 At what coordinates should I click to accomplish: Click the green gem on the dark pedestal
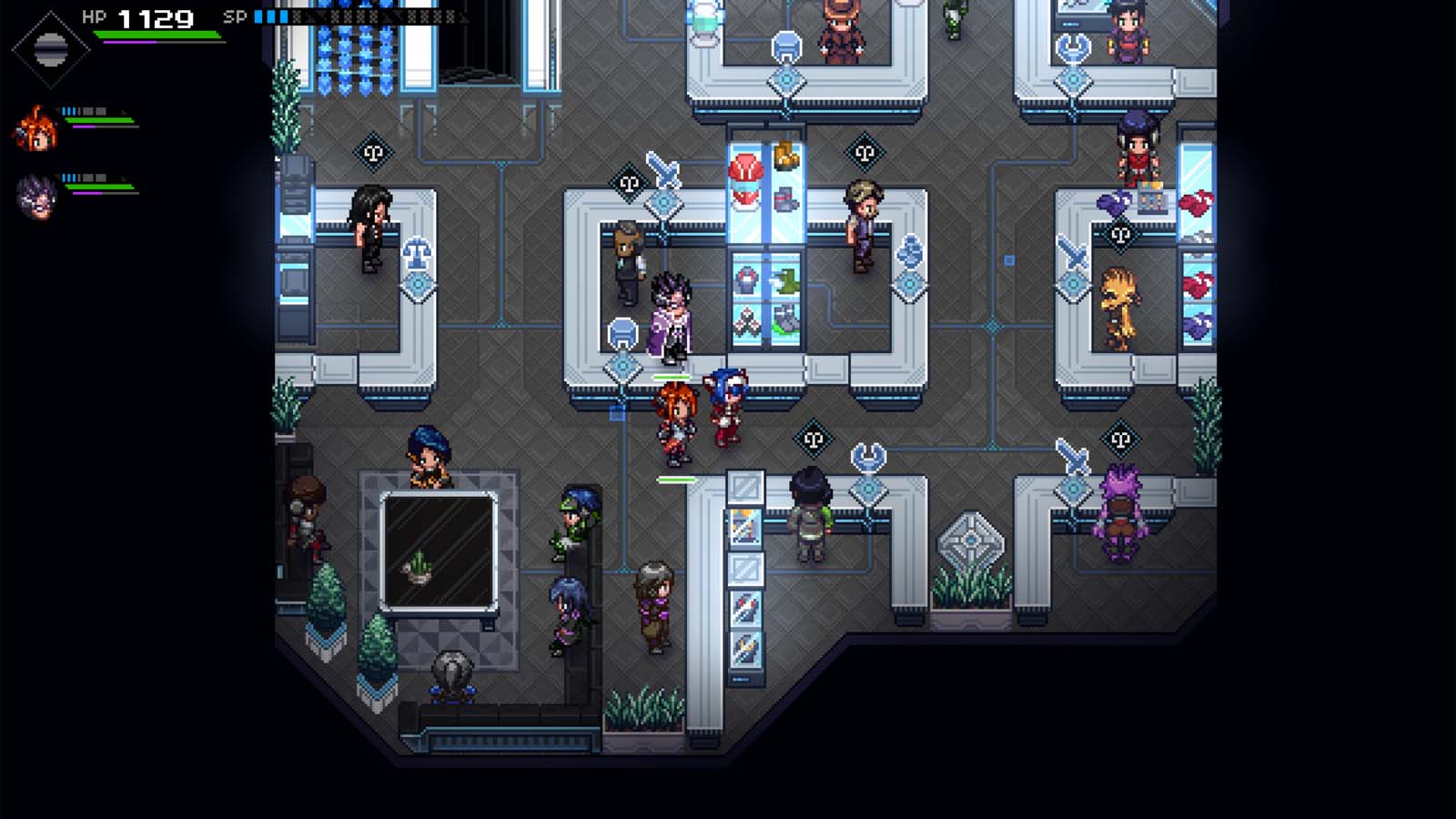click(x=419, y=564)
